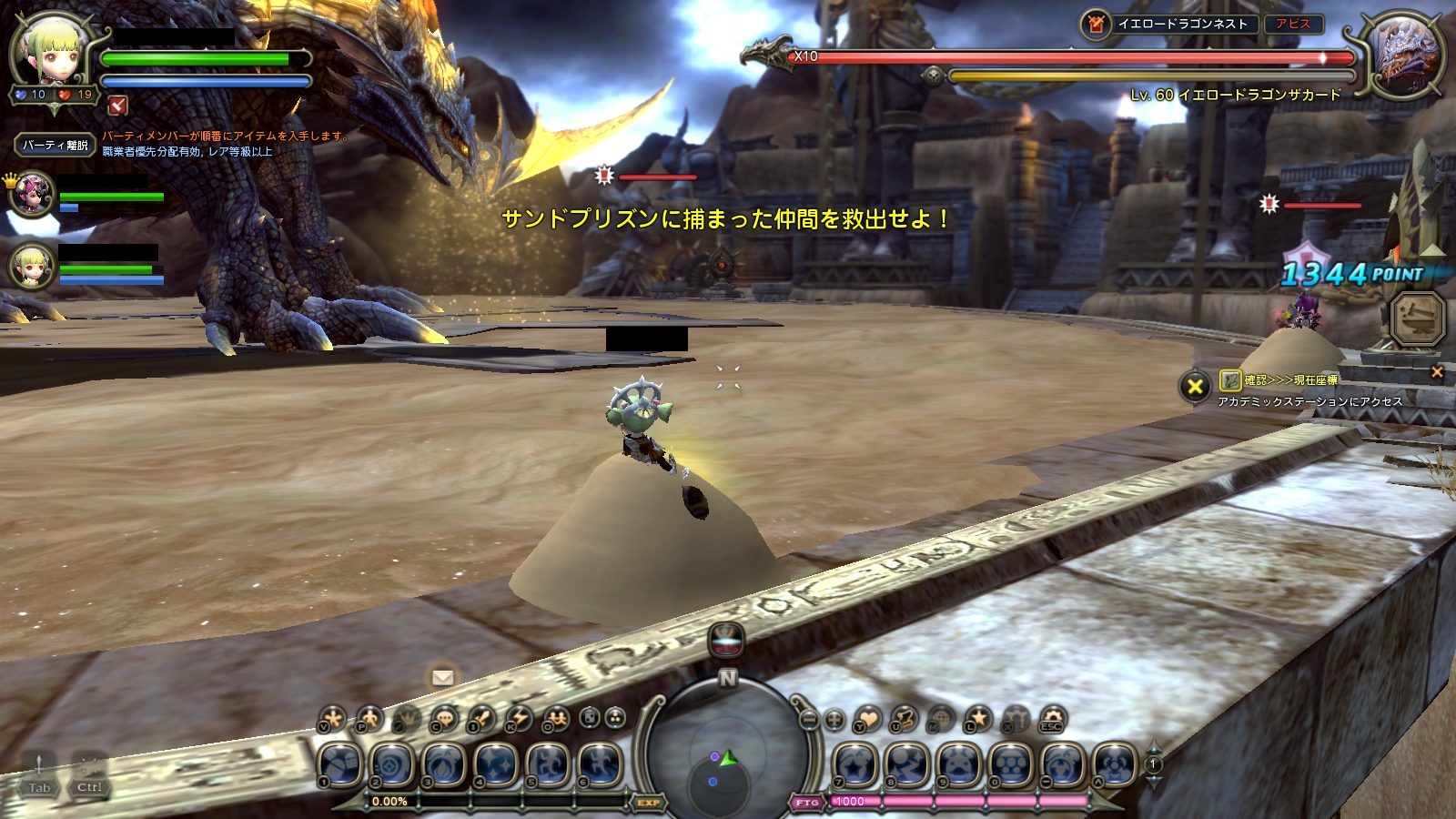Open the community friends icon

pyautogui.click(x=556, y=719)
